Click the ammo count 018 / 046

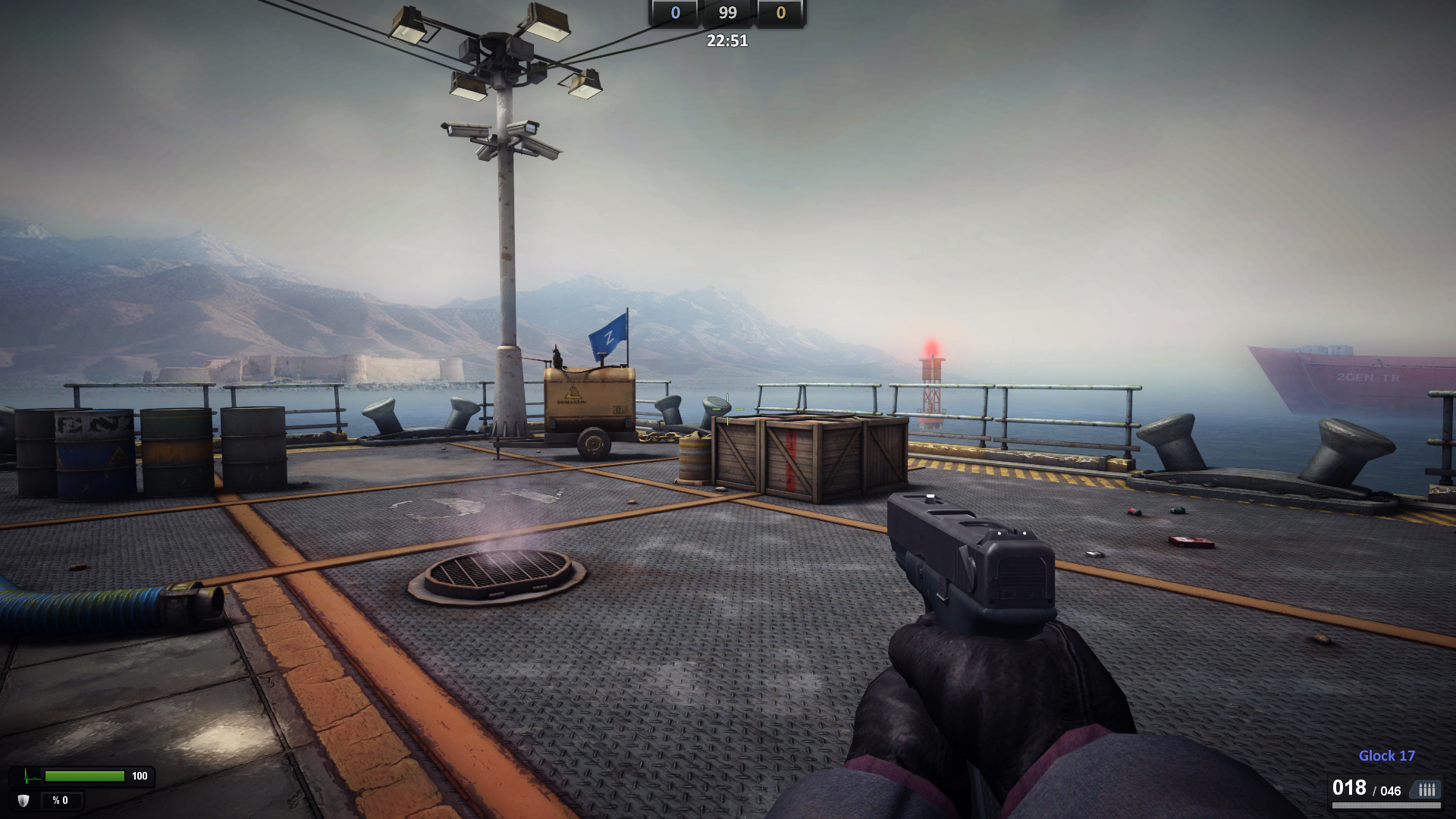1369,789
